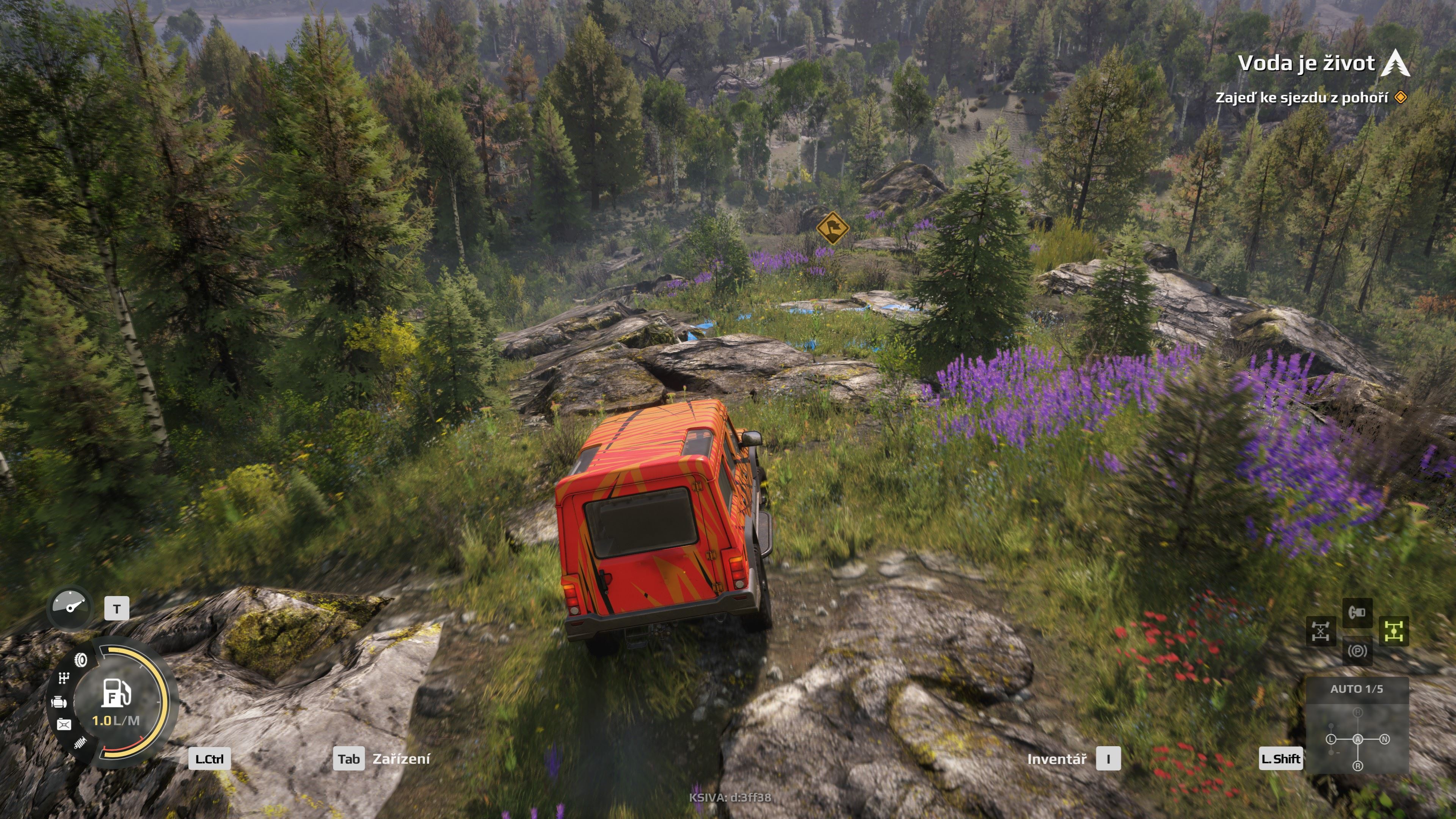Toggle the parking brake (P) indicator
1456x819 pixels.
tap(1358, 651)
